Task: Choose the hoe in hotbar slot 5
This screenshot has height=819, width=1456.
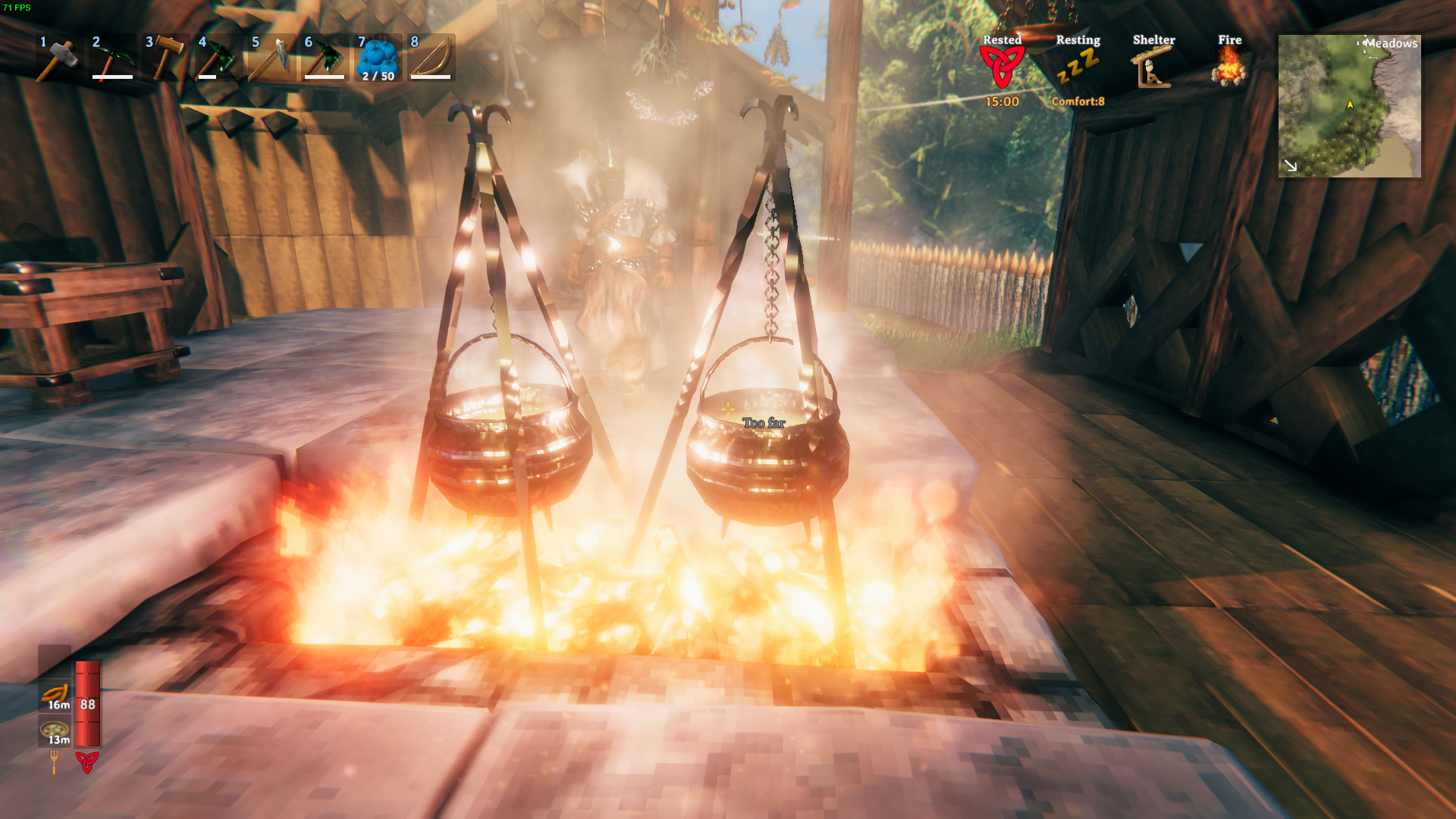Action: (x=271, y=58)
